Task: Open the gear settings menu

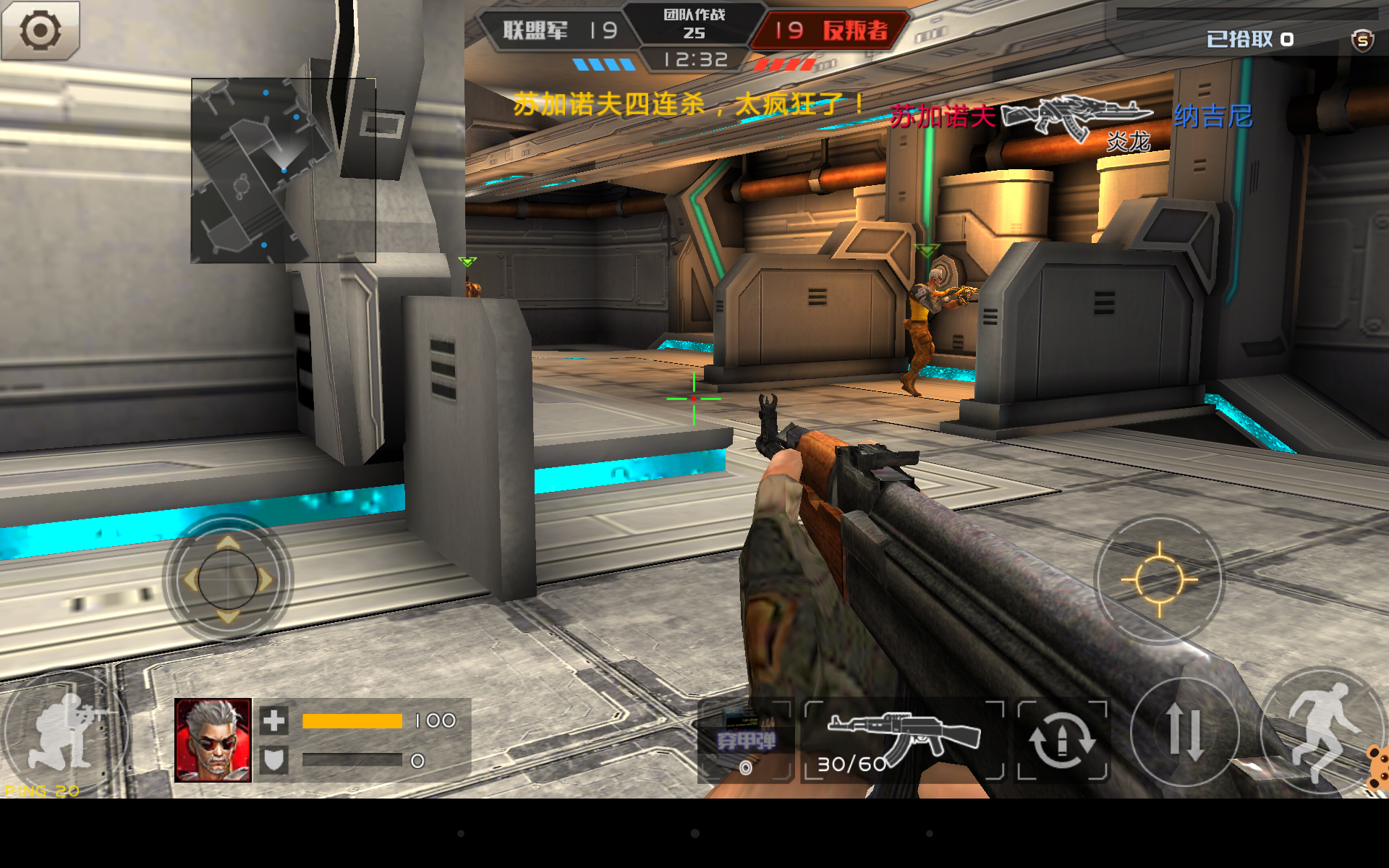Action: tap(40, 30)
